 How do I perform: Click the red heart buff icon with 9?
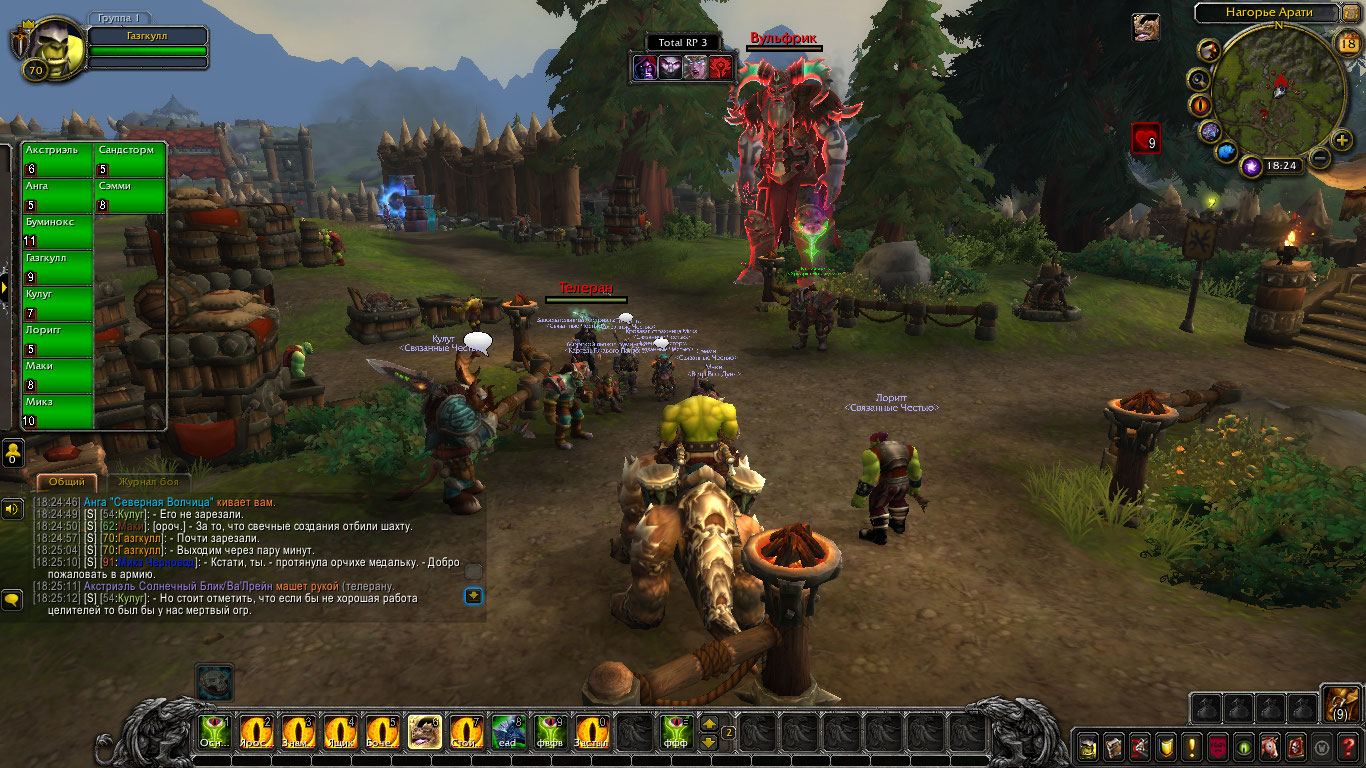[1146, 138]
